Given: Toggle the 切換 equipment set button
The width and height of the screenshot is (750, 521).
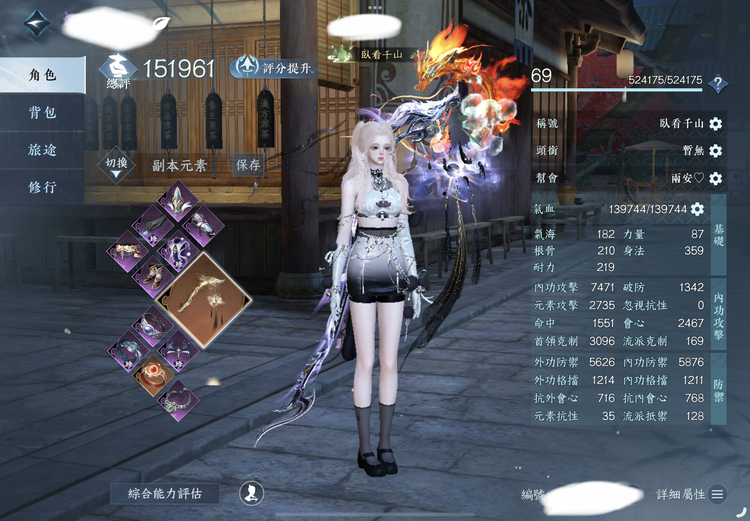Looking at the screenshot, I should tap(117, 165).
